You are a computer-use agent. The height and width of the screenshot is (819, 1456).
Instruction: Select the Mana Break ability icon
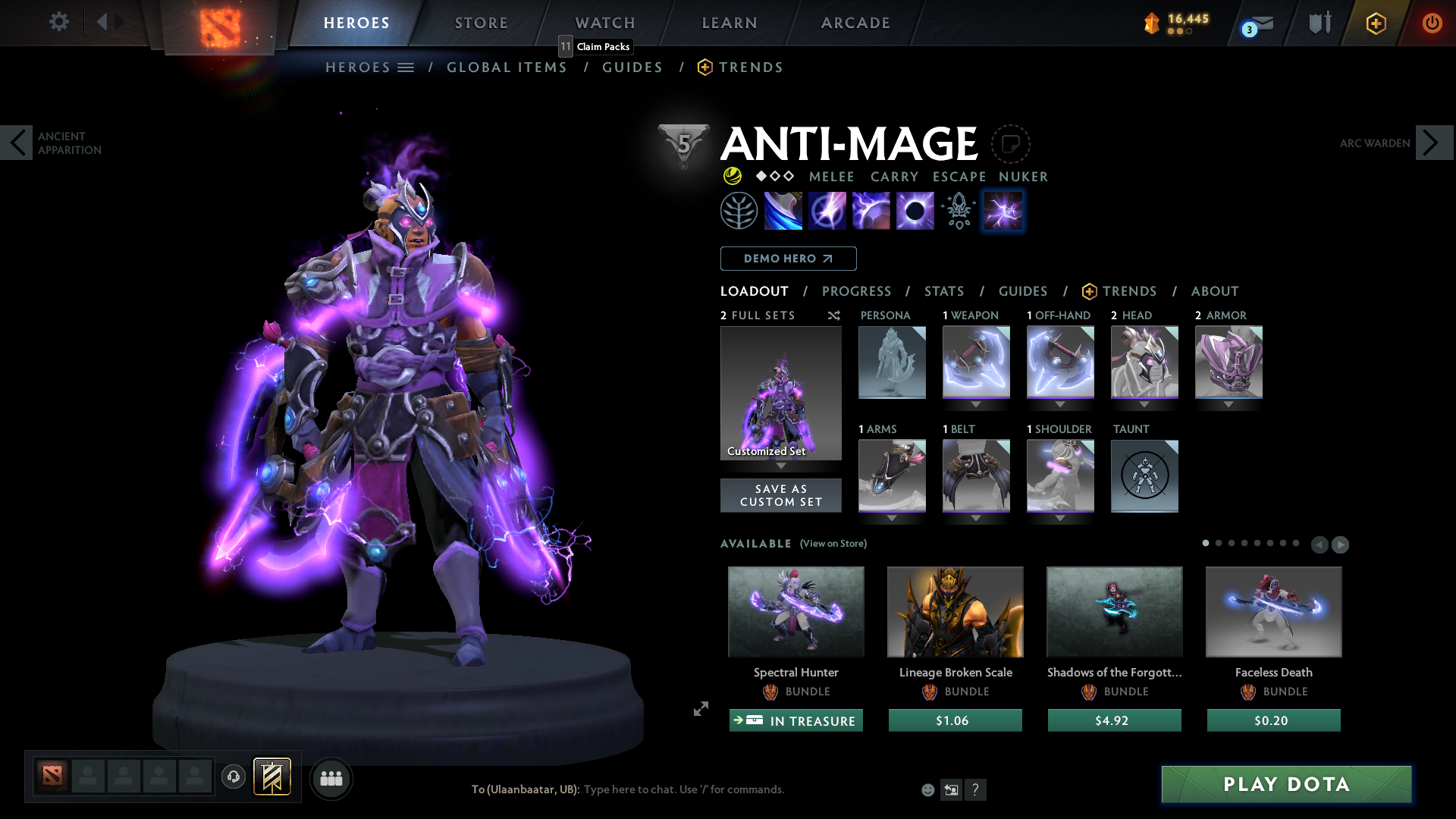click(783, 211)
